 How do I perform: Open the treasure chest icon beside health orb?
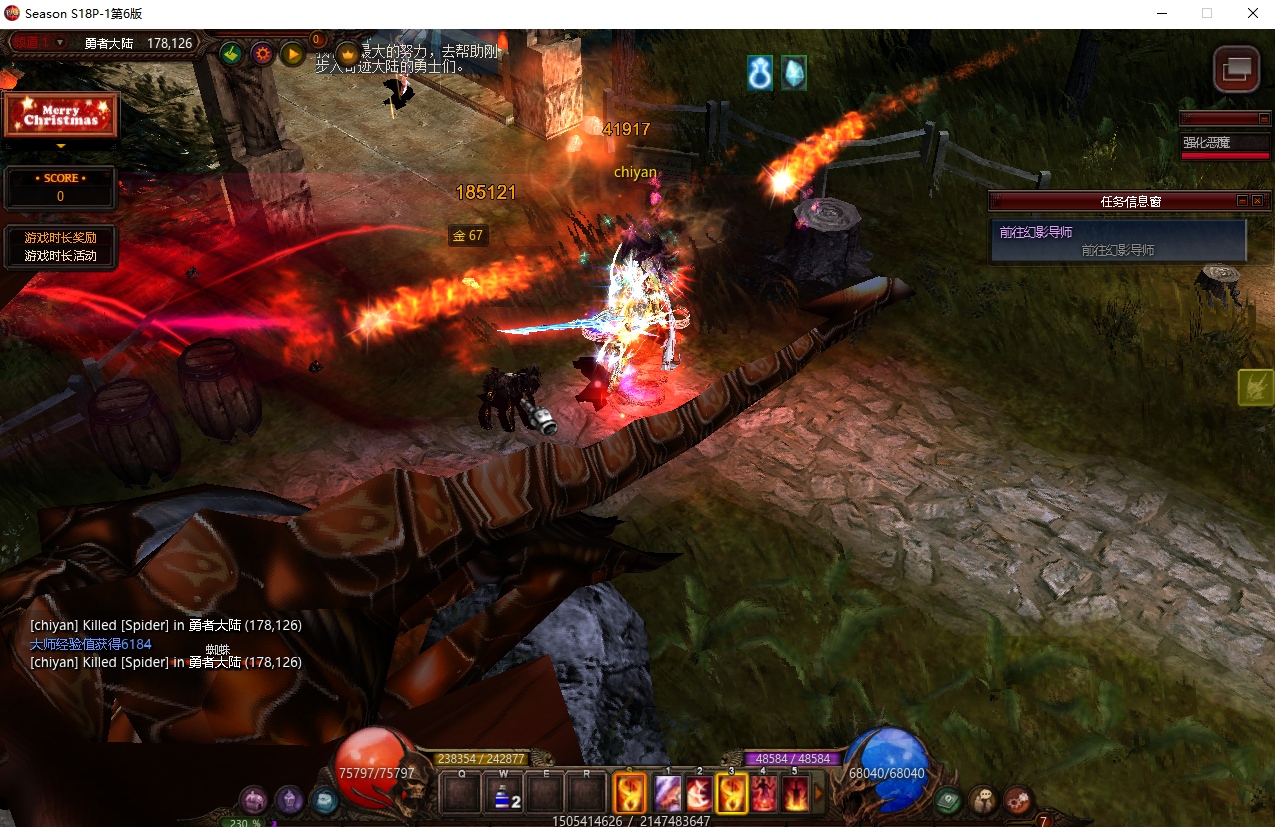(x=254, y=799)
